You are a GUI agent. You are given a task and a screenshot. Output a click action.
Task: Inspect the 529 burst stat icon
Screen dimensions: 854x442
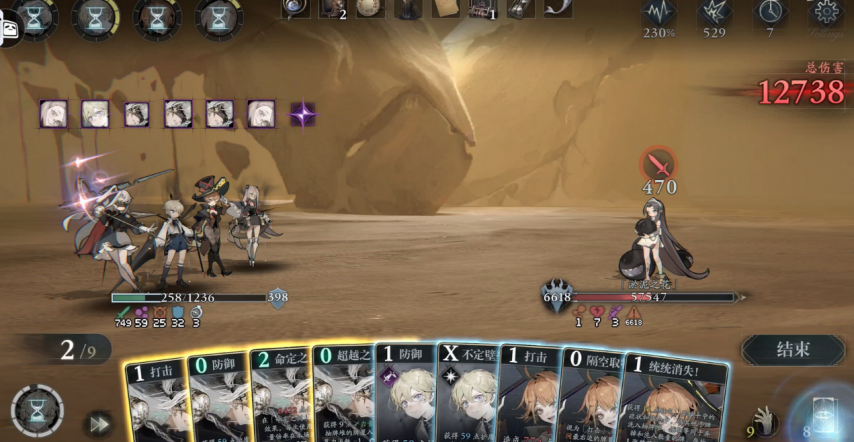click(x=714, y=12)
